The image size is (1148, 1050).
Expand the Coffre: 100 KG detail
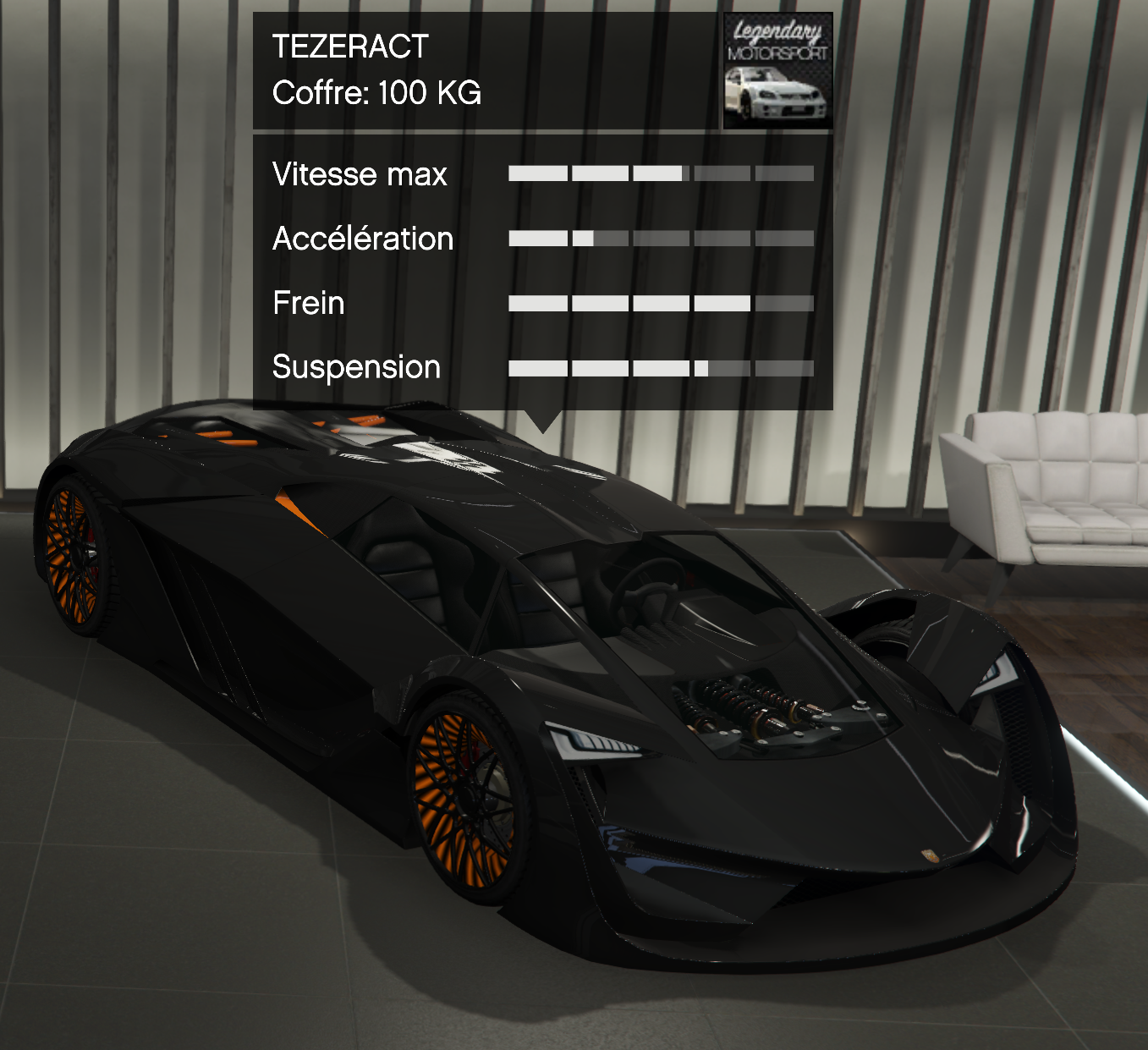point(376,95)
